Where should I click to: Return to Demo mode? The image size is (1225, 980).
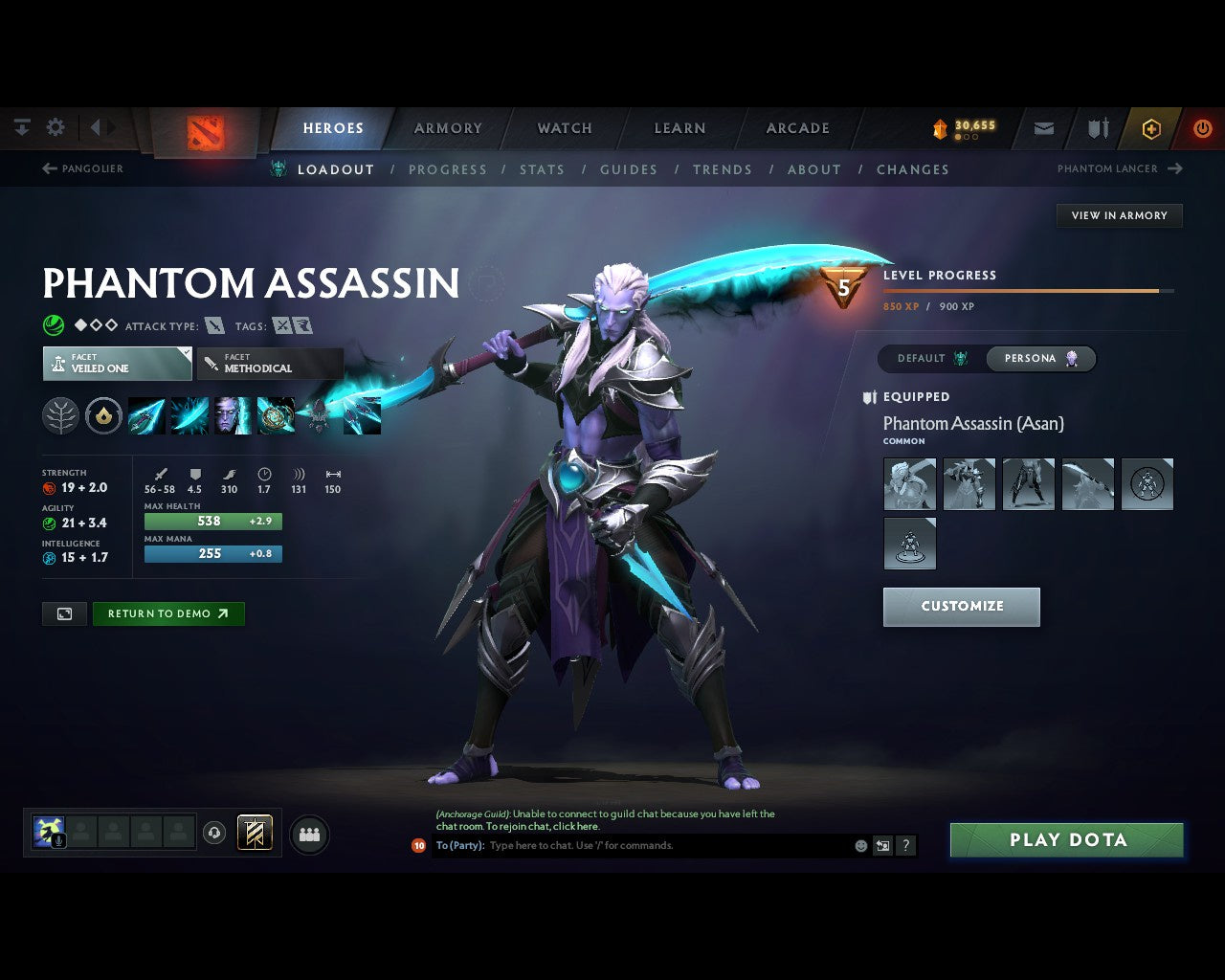pos(167,614)
